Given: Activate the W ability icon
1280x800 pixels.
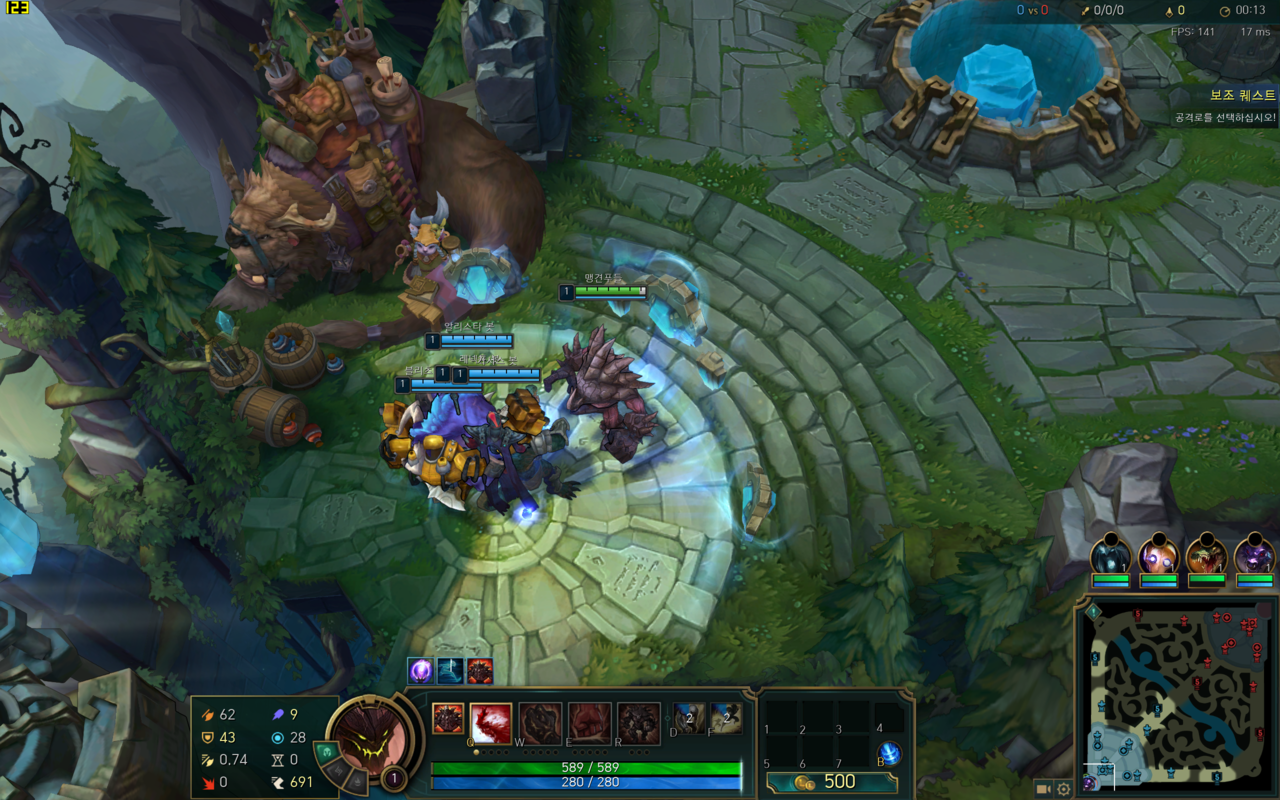Looking at the screenshot, I should (540, 724).
